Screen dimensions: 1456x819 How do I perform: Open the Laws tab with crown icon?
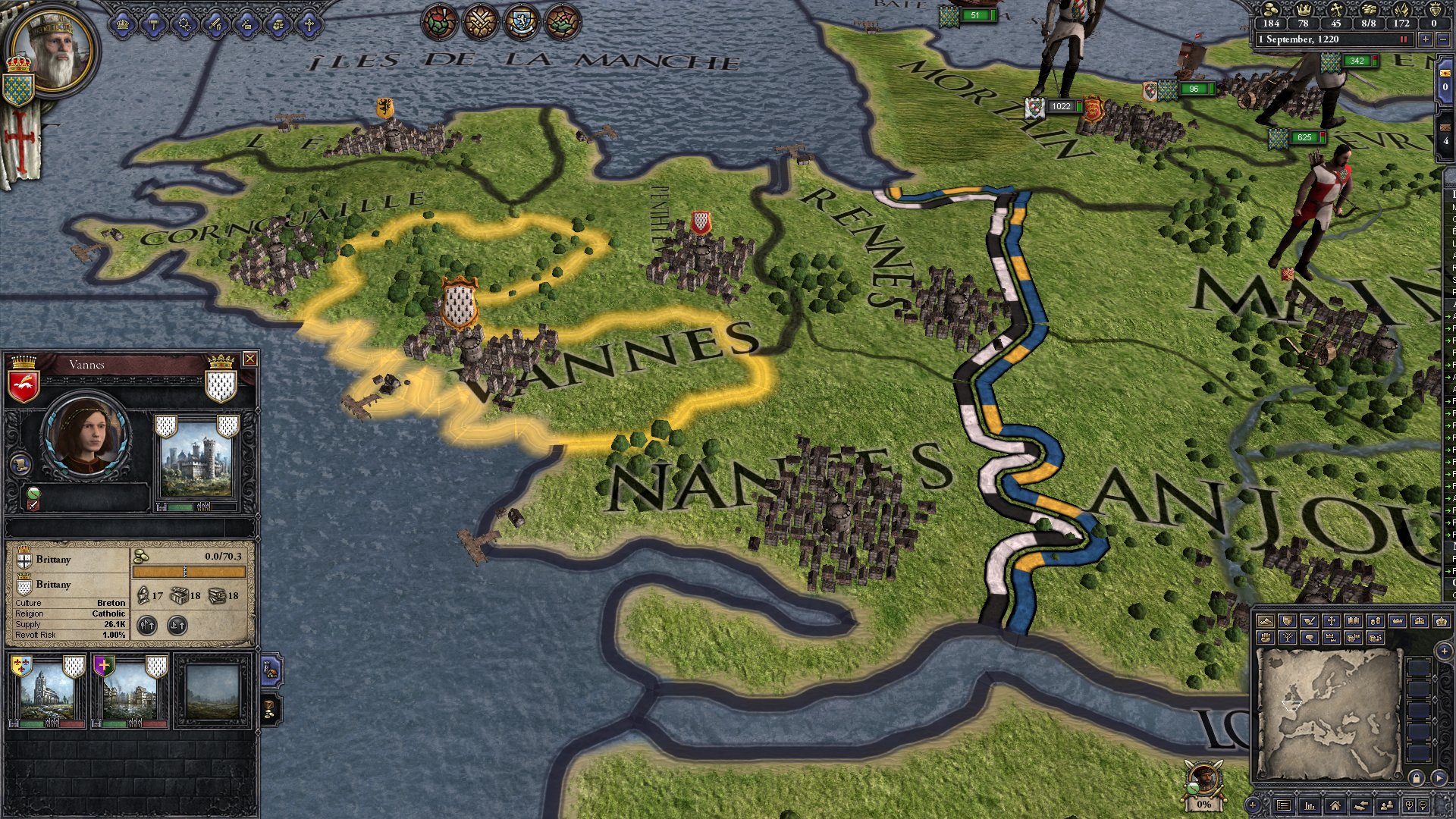123,24
